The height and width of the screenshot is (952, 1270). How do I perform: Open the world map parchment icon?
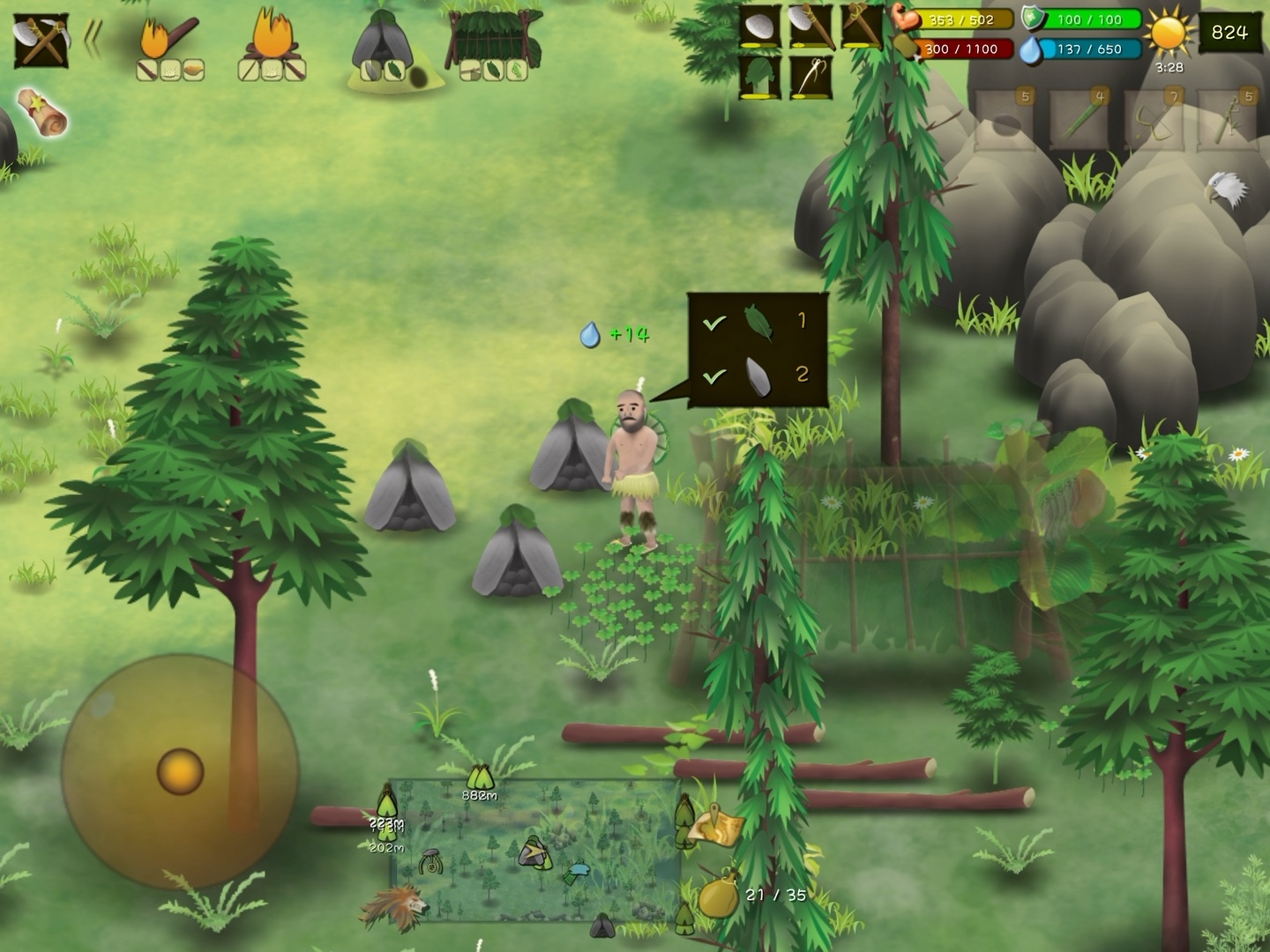point(715,826)
